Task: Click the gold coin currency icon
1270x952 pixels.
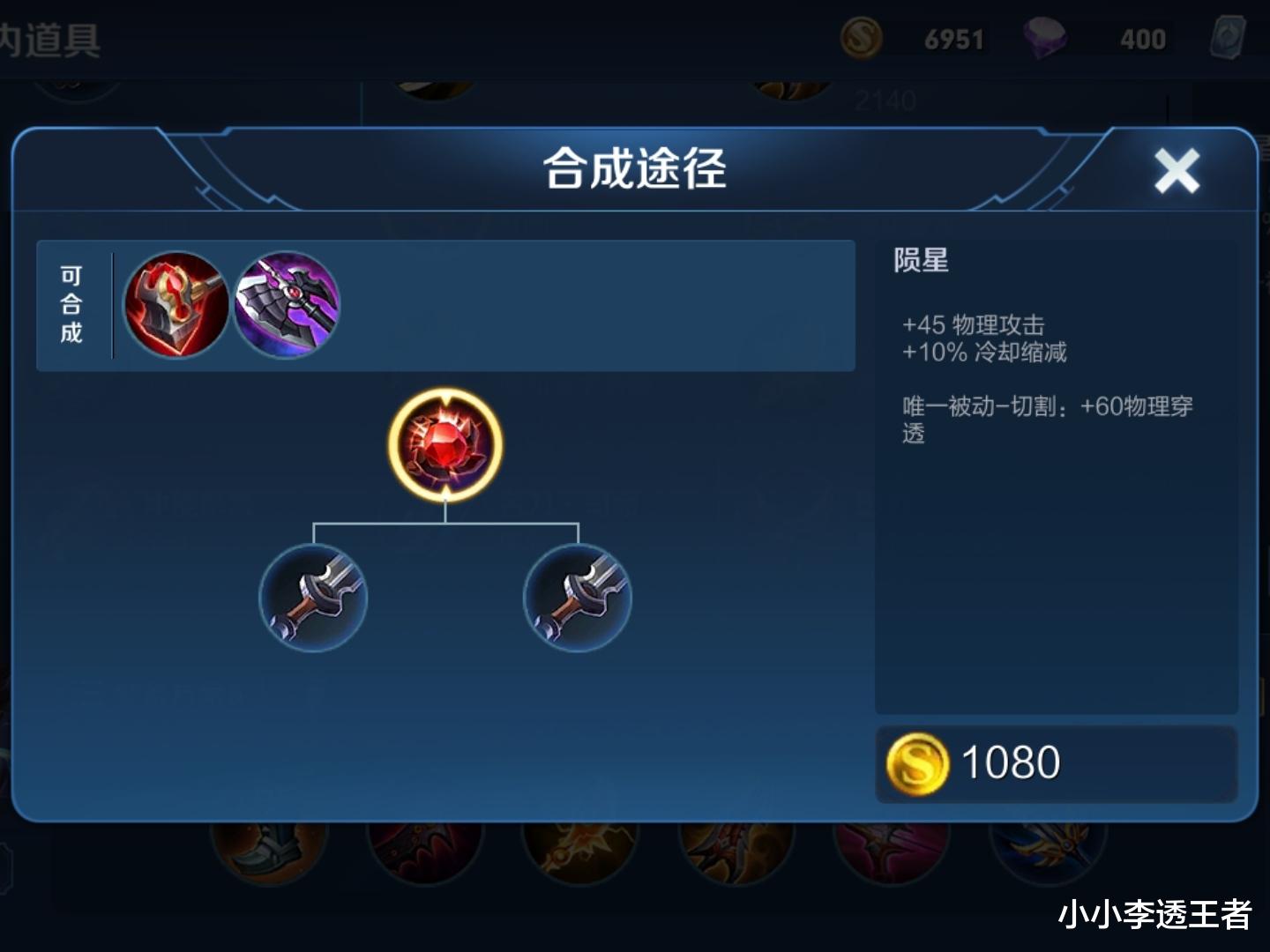Action: click(860, 37)
